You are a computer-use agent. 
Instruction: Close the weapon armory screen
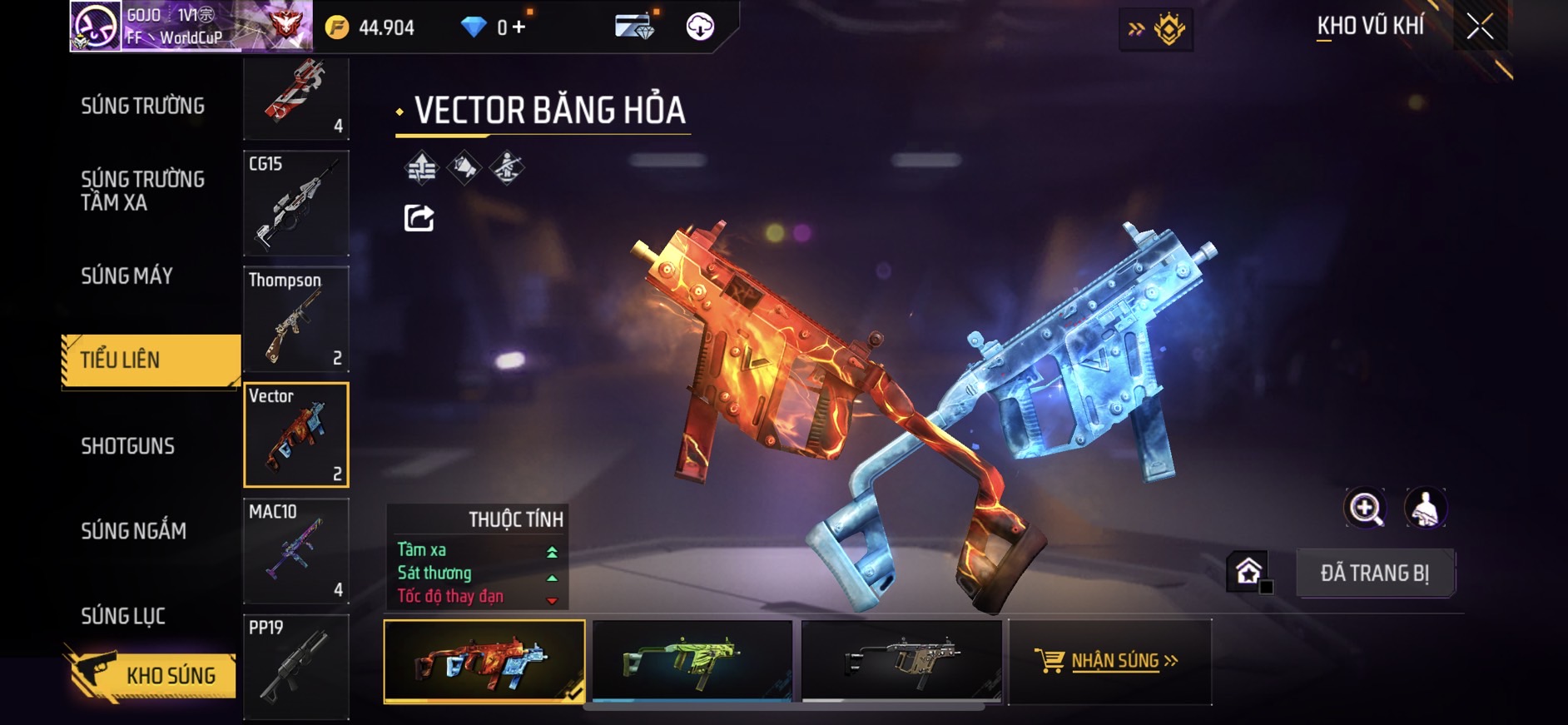coord(1480,27)
